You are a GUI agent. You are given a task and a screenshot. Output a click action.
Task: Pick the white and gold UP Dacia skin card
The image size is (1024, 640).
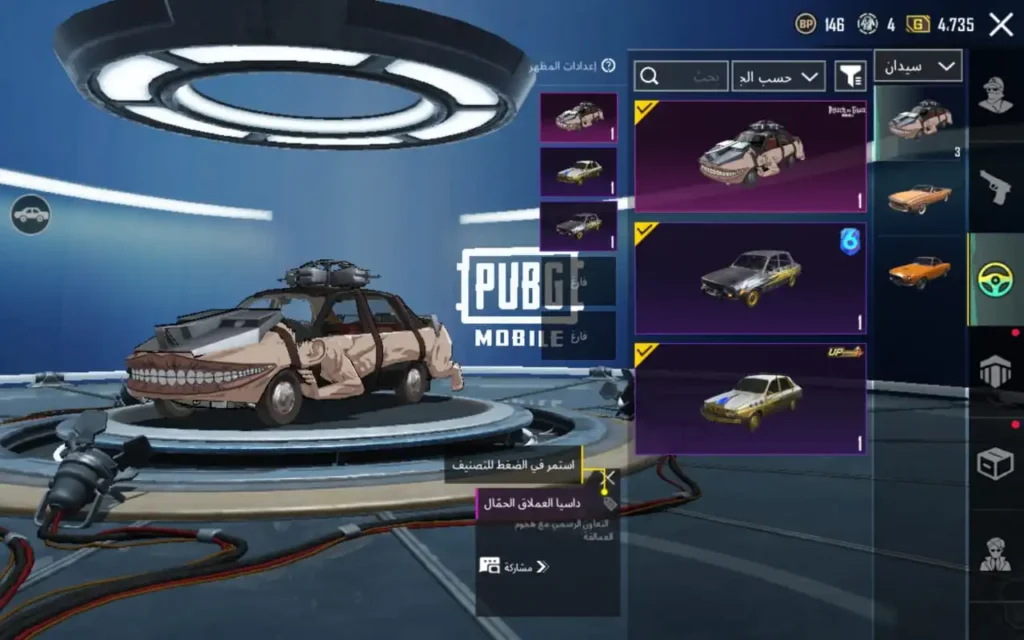(750, 398)
